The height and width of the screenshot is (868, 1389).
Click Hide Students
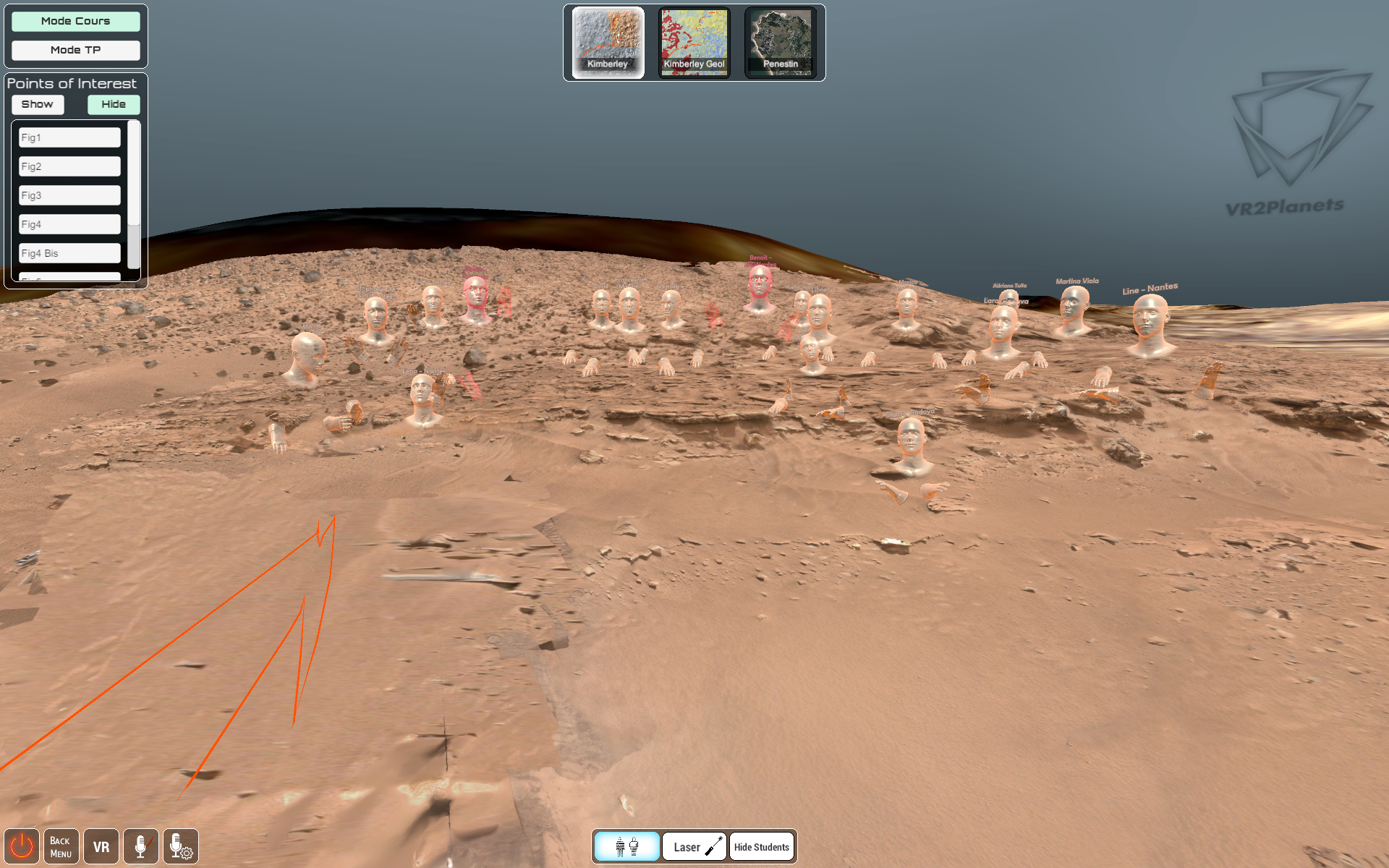(x=761, y=846)
